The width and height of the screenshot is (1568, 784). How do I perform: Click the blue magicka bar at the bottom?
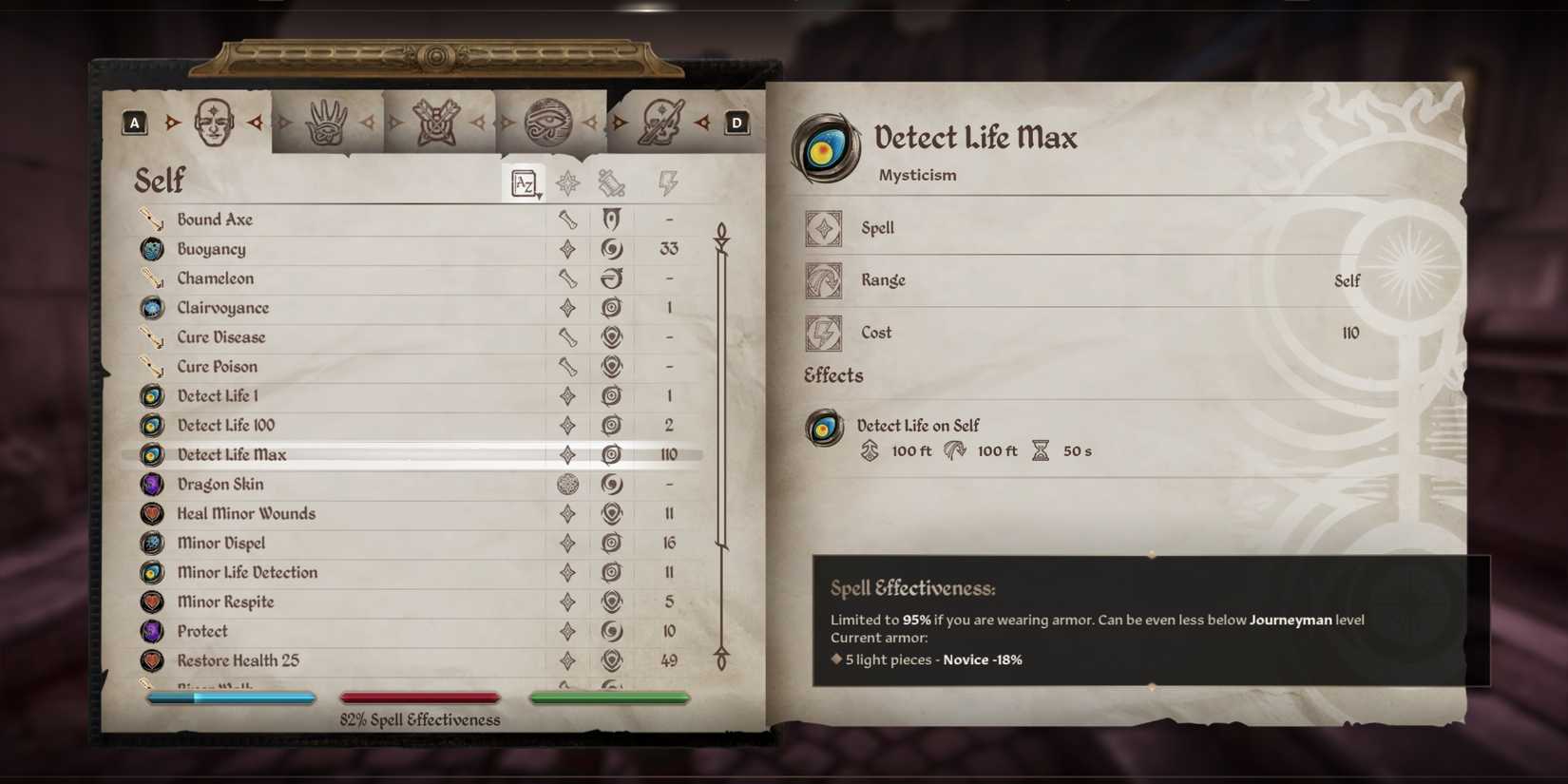230,697
